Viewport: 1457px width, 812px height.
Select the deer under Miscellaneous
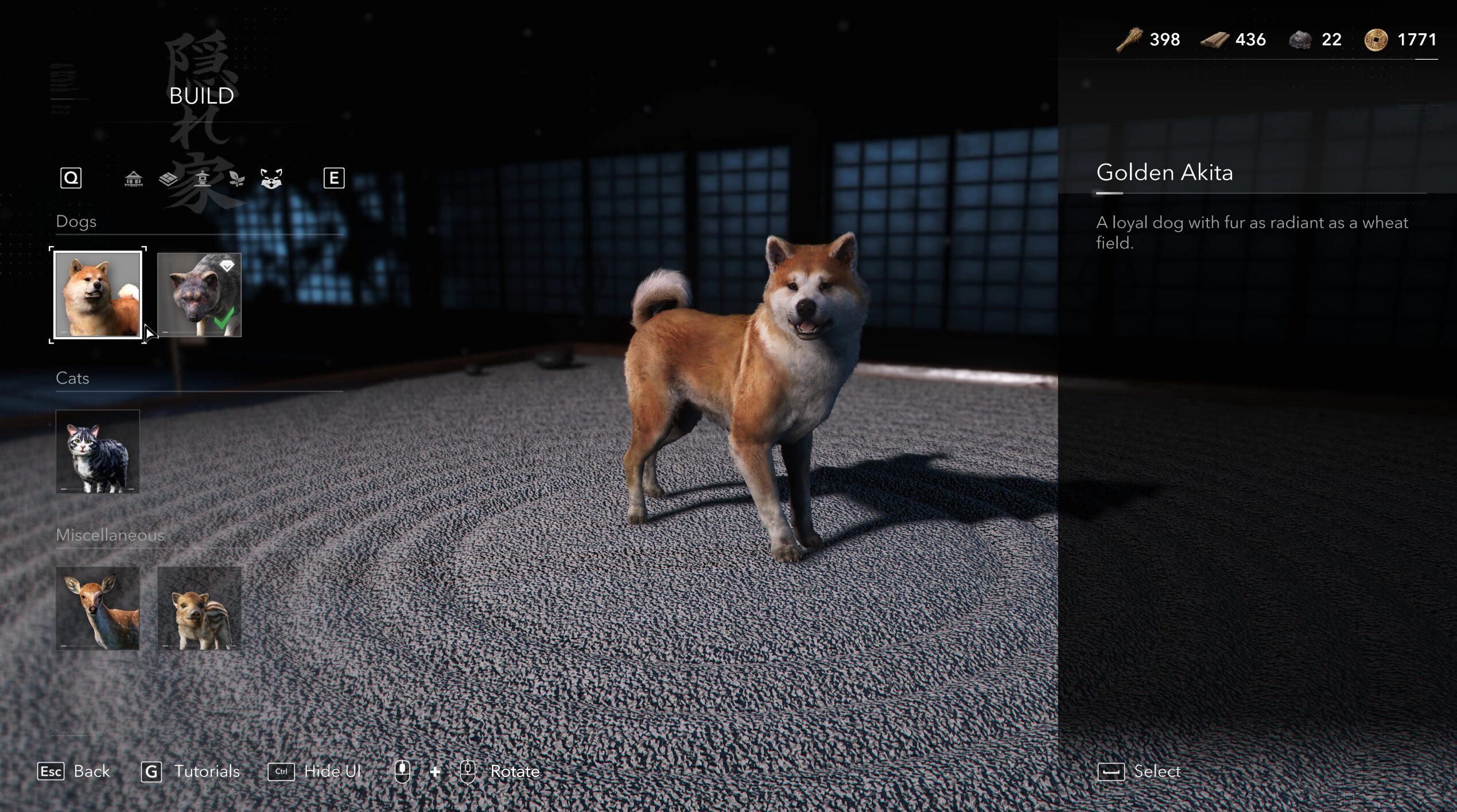point(98,608)
